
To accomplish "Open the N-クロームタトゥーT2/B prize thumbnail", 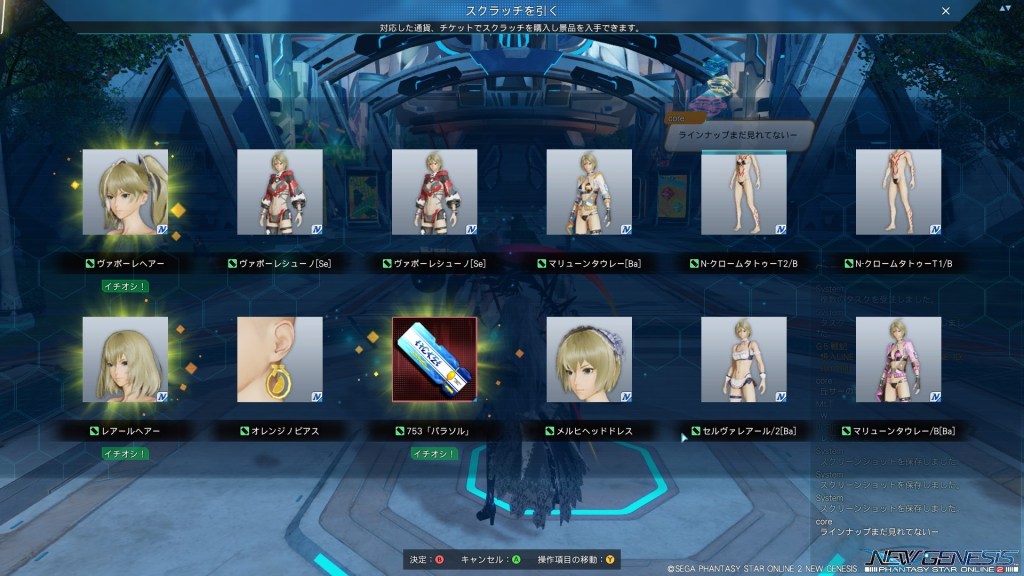I will (744, 192).
